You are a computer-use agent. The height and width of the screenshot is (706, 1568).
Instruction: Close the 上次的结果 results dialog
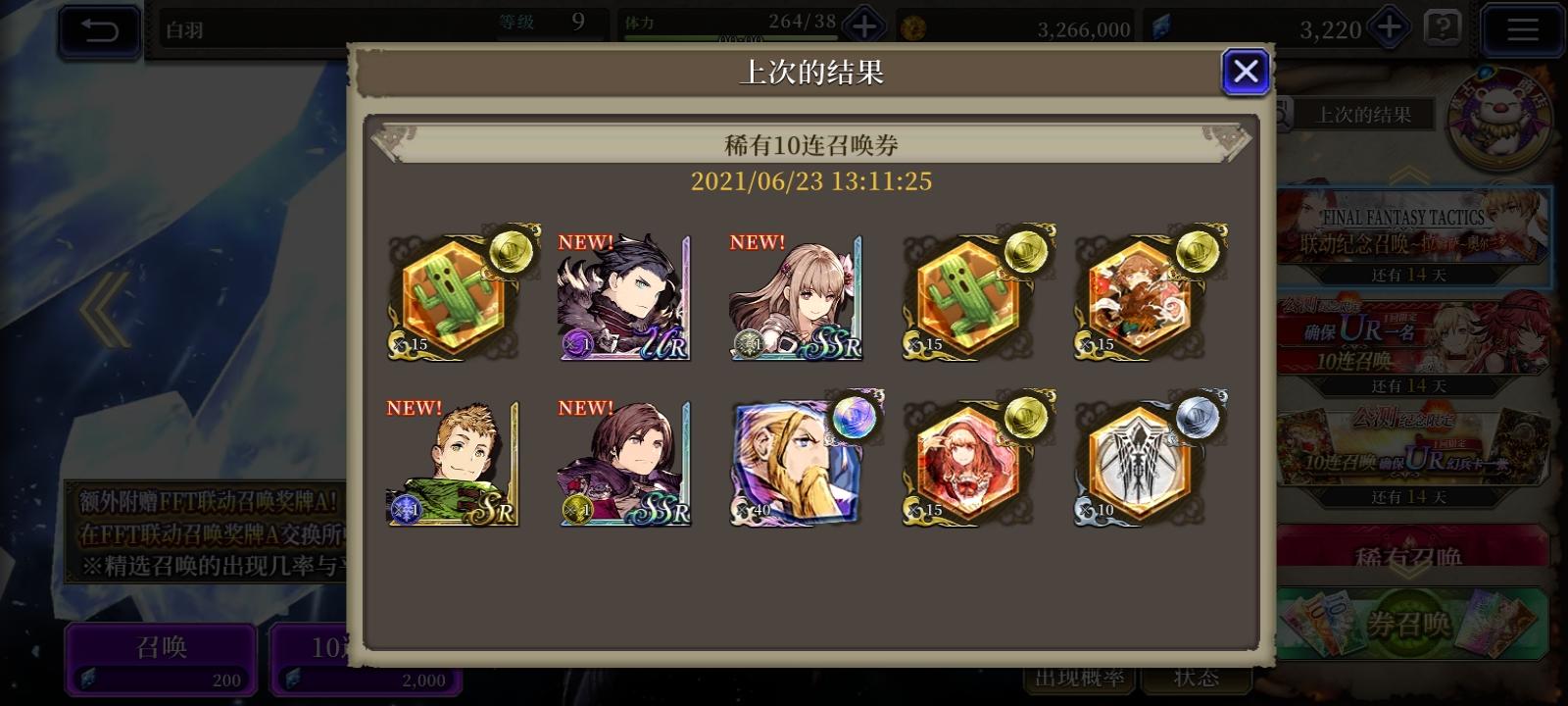click(x=1246, y=71)
